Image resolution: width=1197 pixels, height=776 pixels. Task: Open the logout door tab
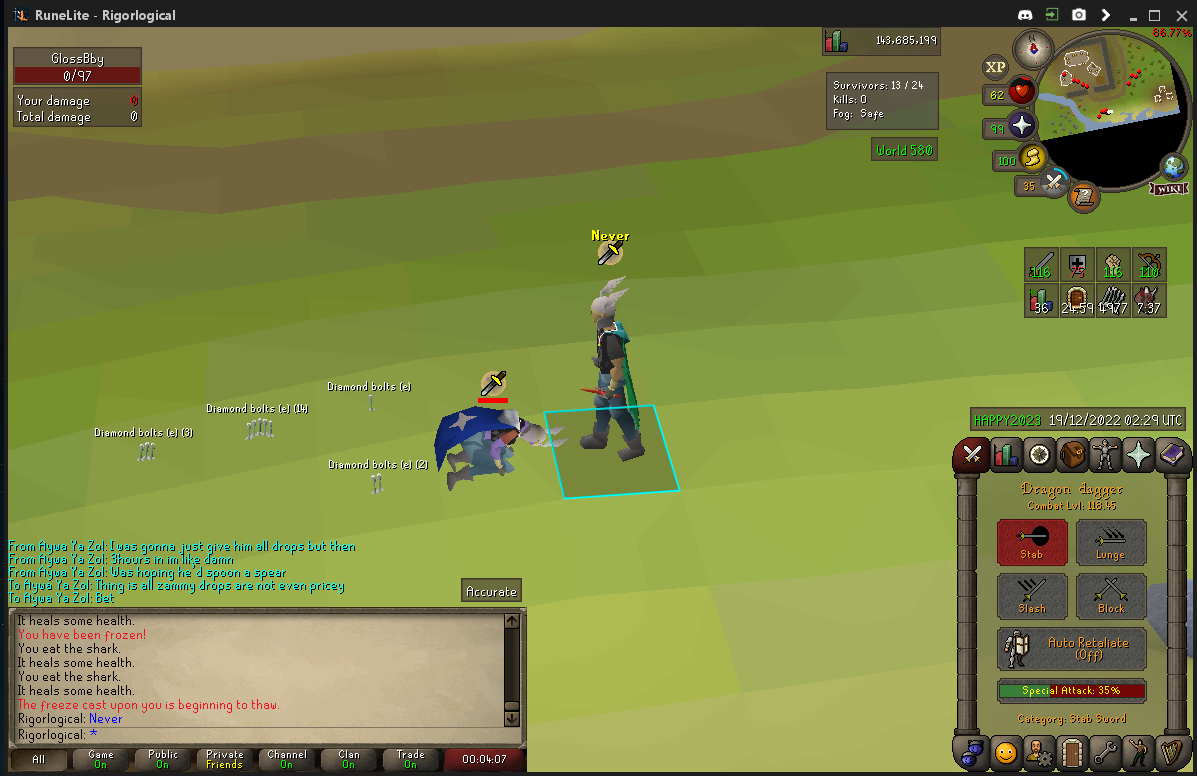pos(1073,750)
